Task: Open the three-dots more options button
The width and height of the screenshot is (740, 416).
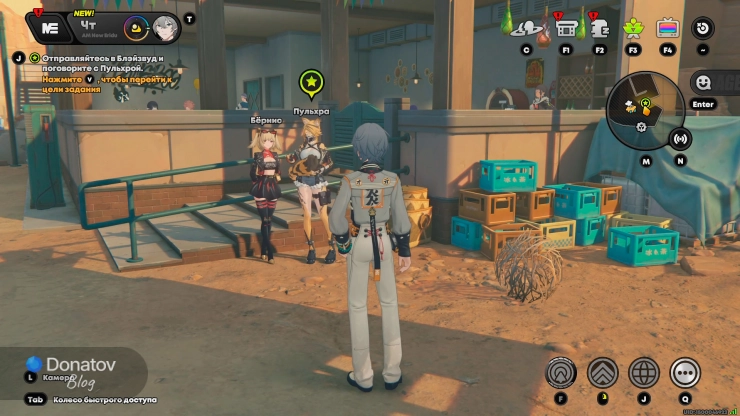Action: pos(685,373)
